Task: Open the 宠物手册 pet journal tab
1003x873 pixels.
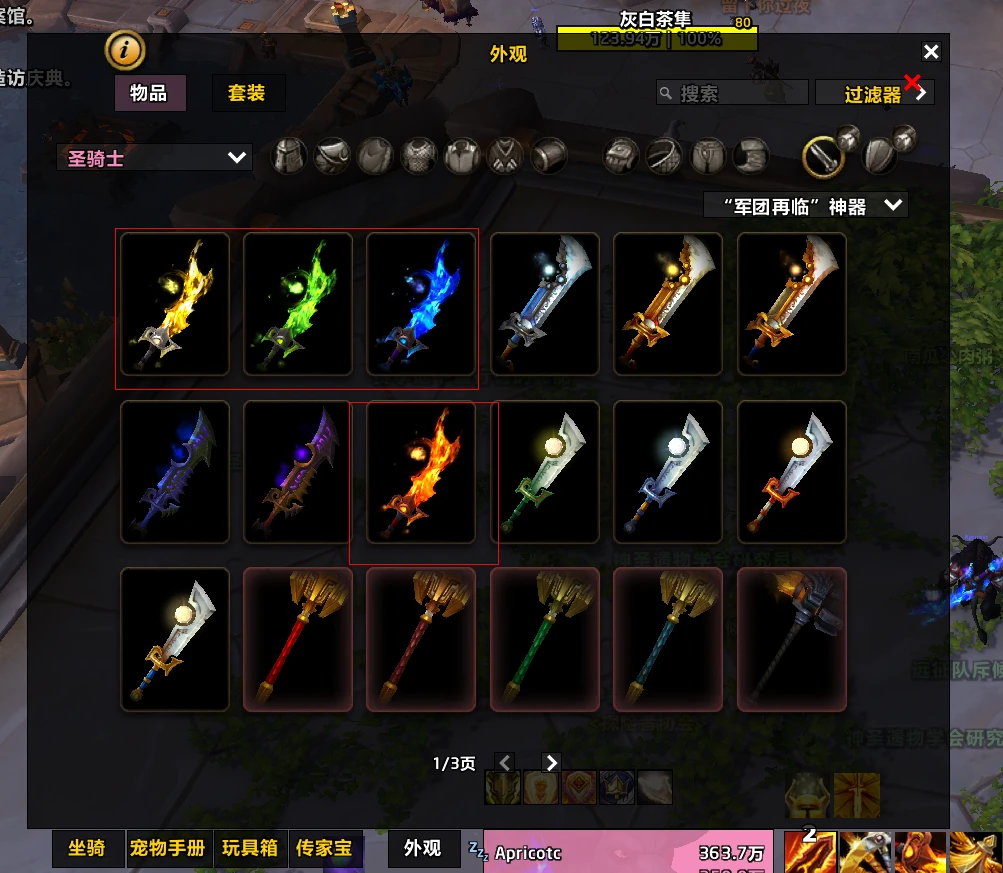Action: 167,849
